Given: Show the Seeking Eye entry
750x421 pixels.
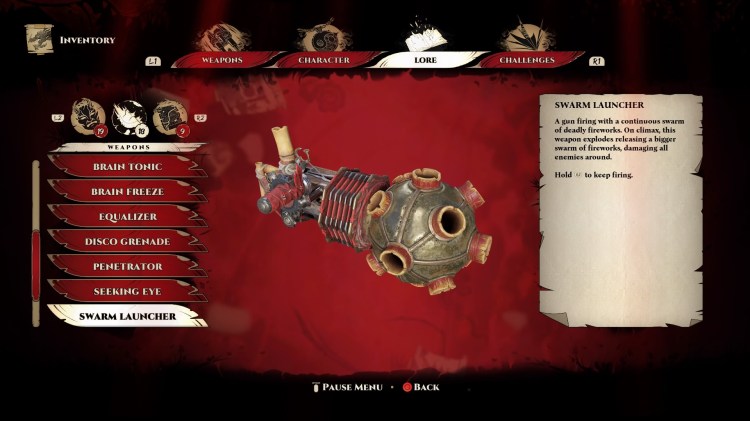Looking at the screenshot, I should (128, 291).
